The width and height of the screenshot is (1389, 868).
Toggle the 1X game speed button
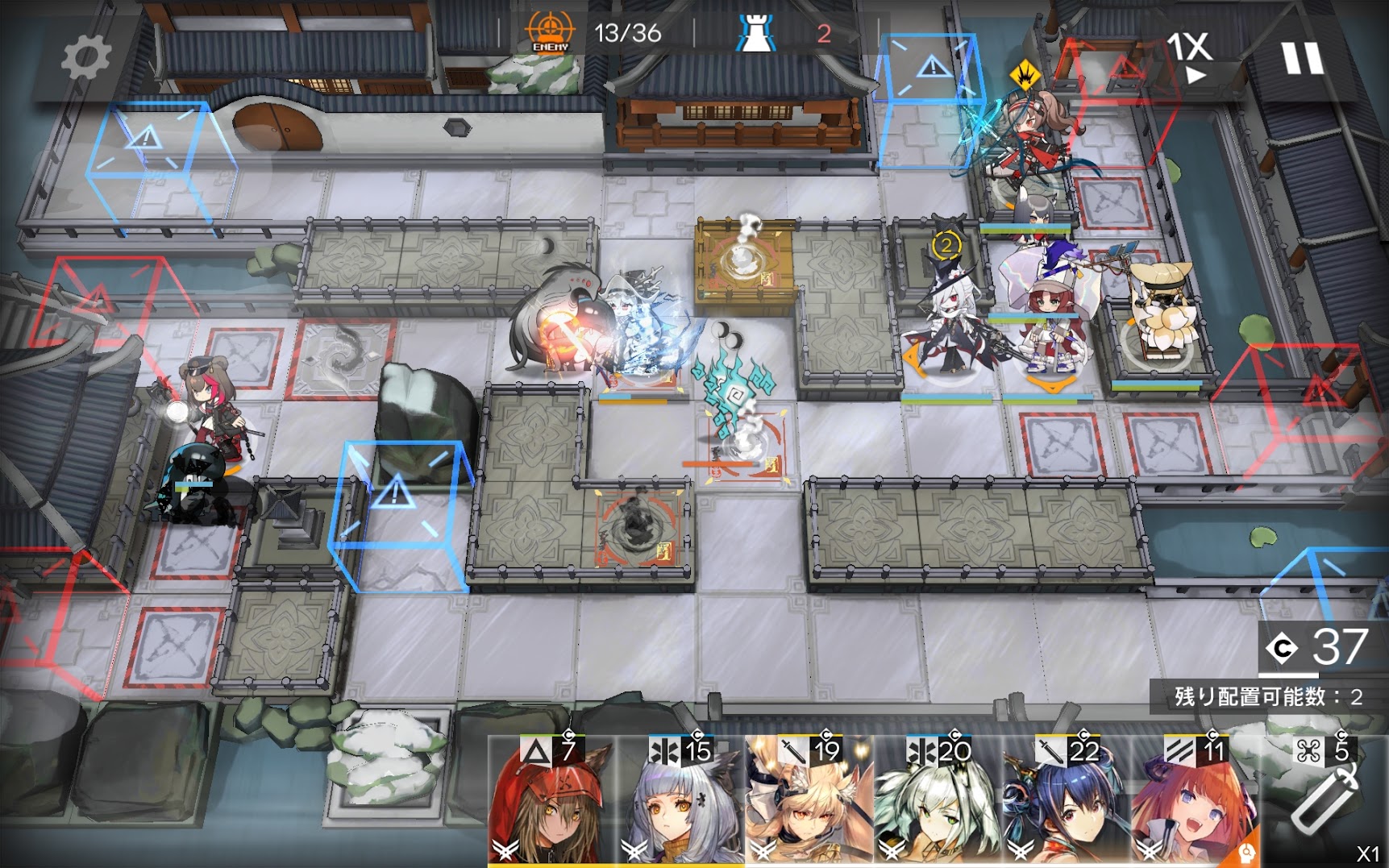(x=1191, y=56)
